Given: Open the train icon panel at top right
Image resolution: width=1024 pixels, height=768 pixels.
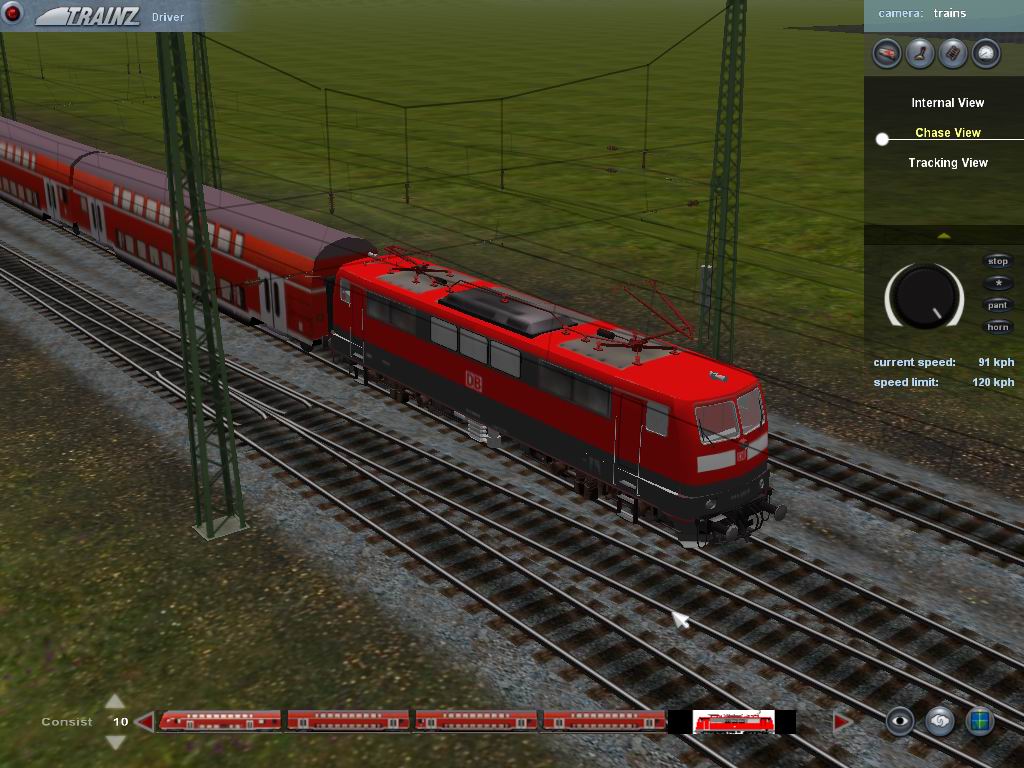Looking at the screenshot, I should pyautogui.click(x=887, y=53).
